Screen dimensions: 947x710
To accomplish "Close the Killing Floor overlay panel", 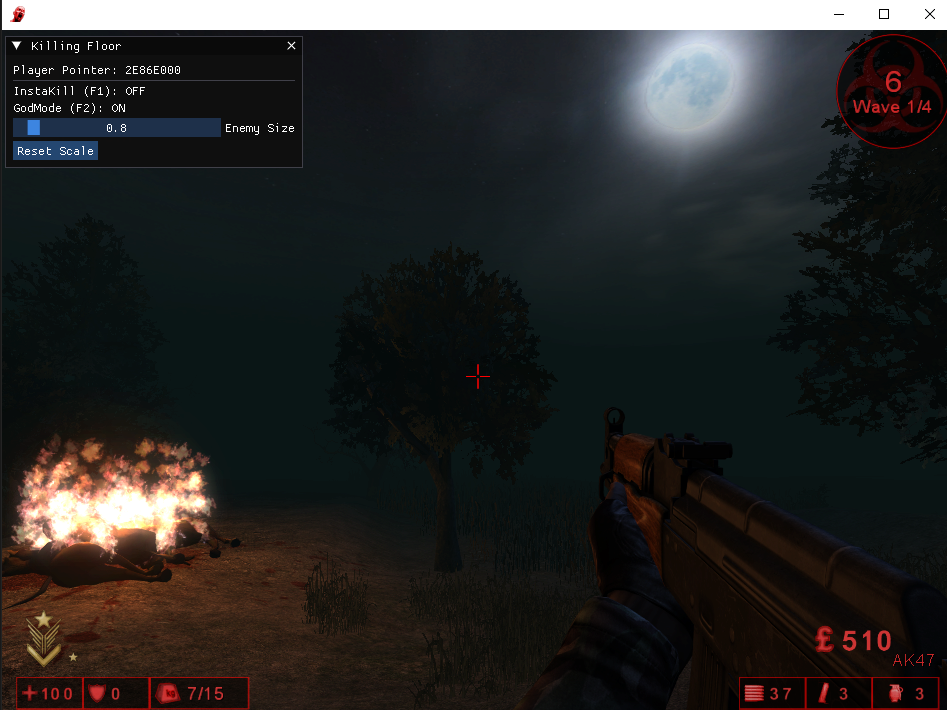I will pos(291,46).
